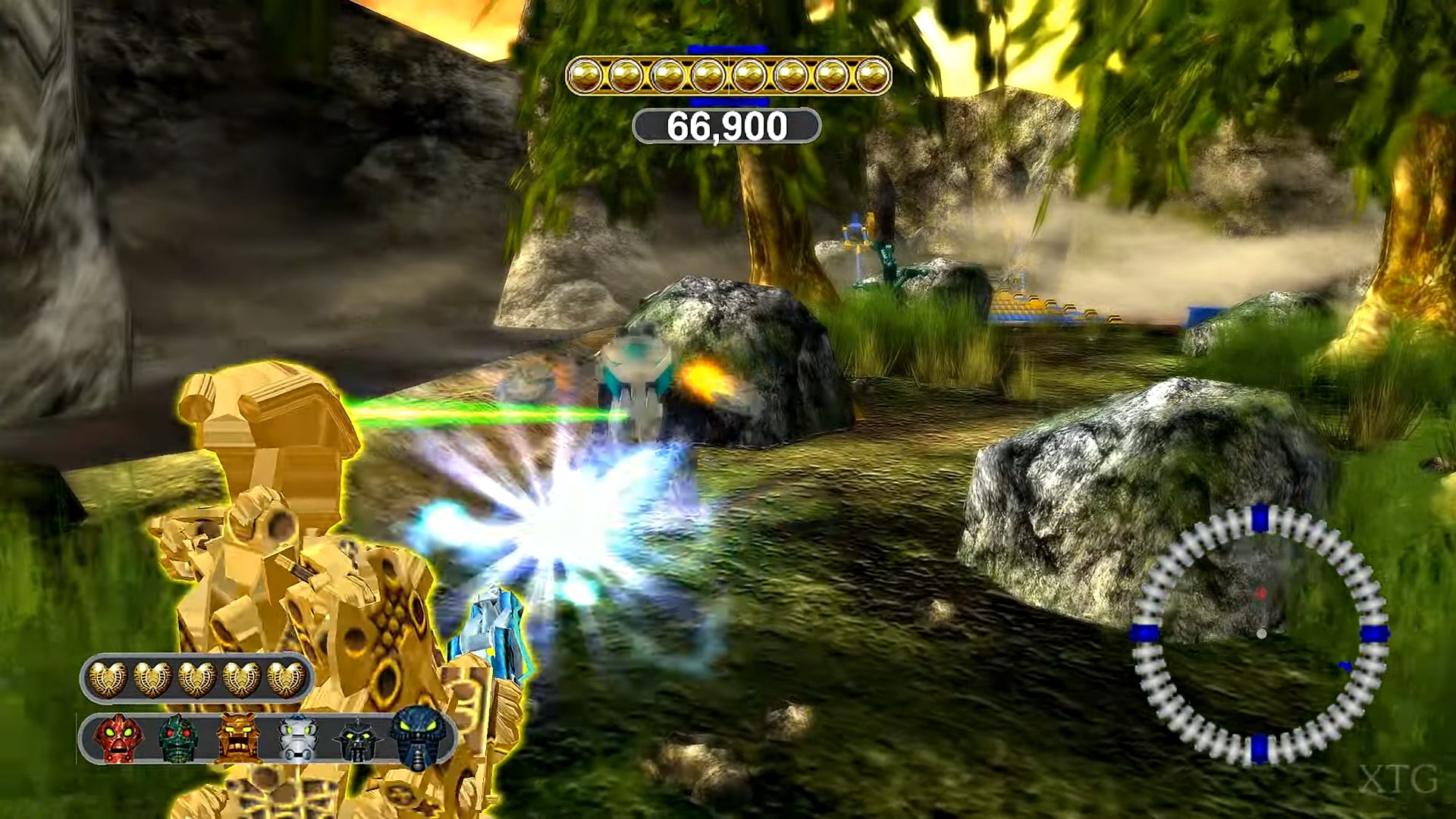This screenshot has width=1456, height=819.
Task: Pick the blue Toa mask
Action: point(417,736)
